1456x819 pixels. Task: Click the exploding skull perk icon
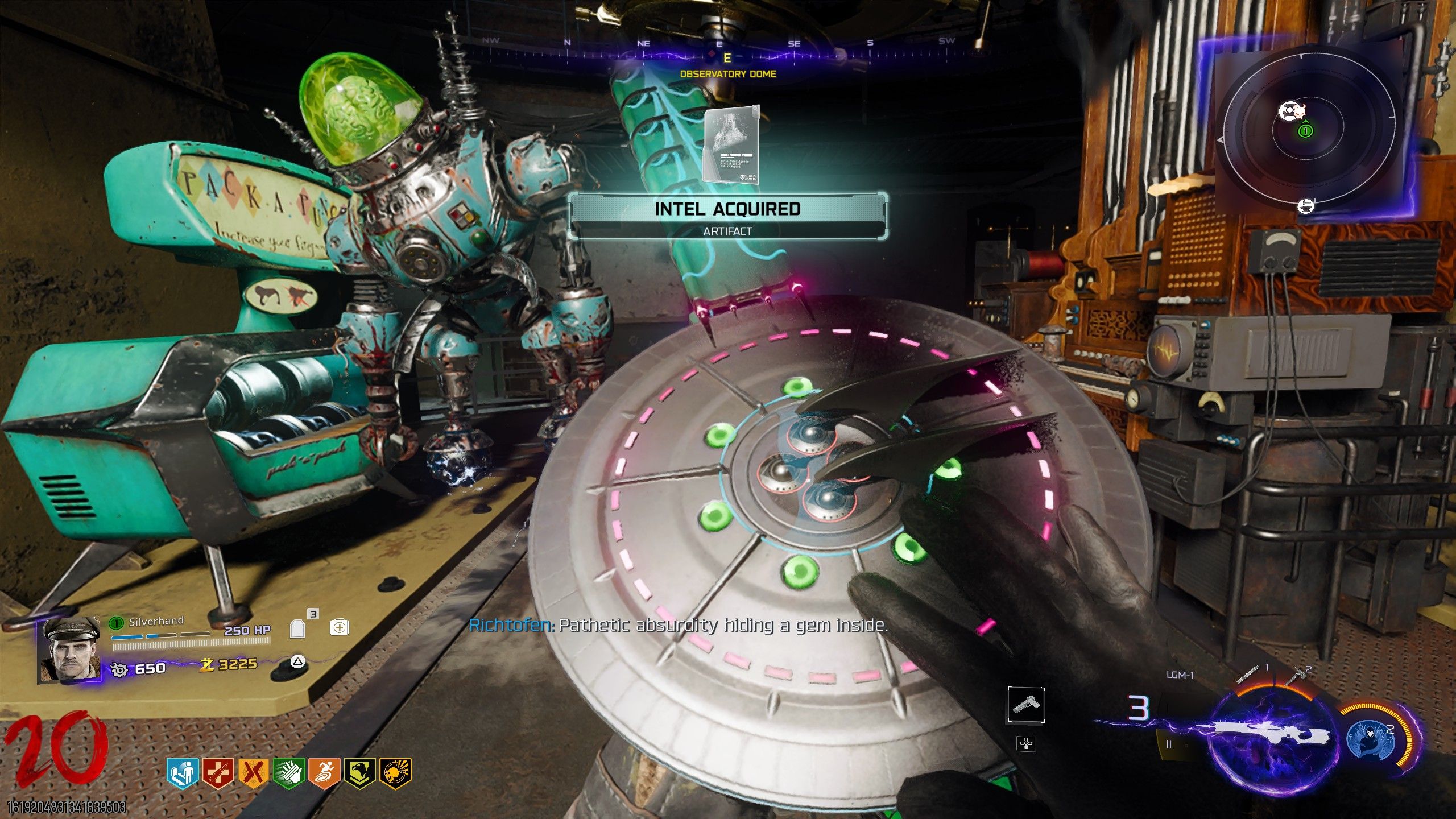pyautogui.click(x=395, y=773)
